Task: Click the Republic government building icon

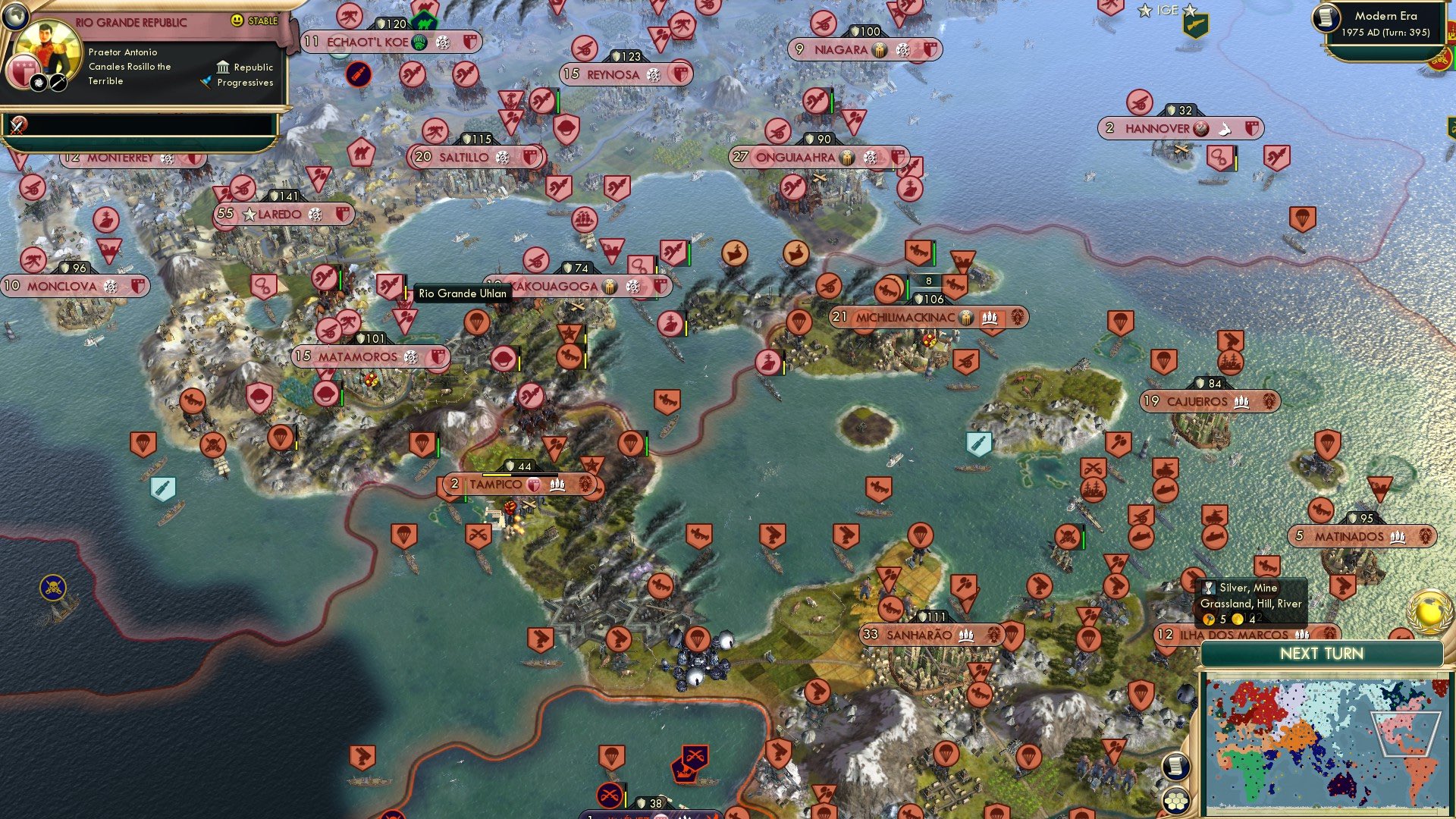Action: (224, 67)
